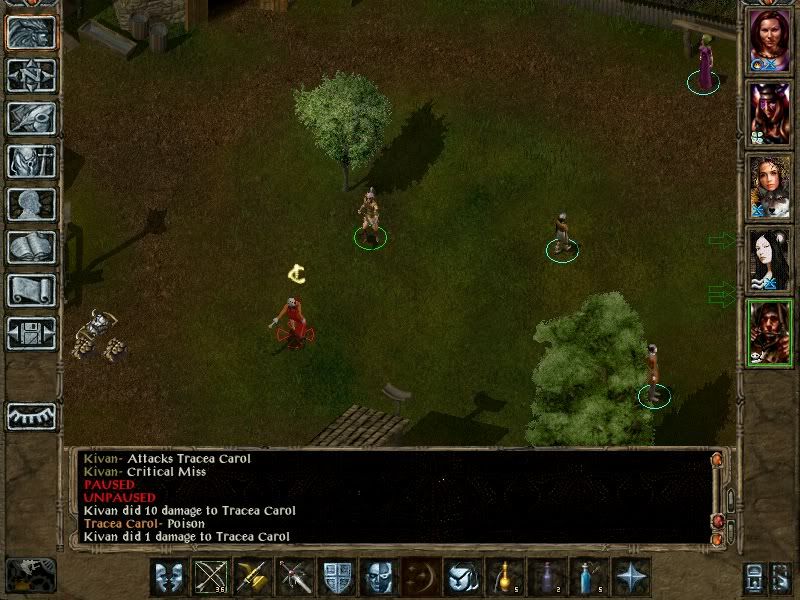The width and height of the screenshot is (800, 600).
Task: Use the light blue potion quick item
Action: tap(590, 577)
